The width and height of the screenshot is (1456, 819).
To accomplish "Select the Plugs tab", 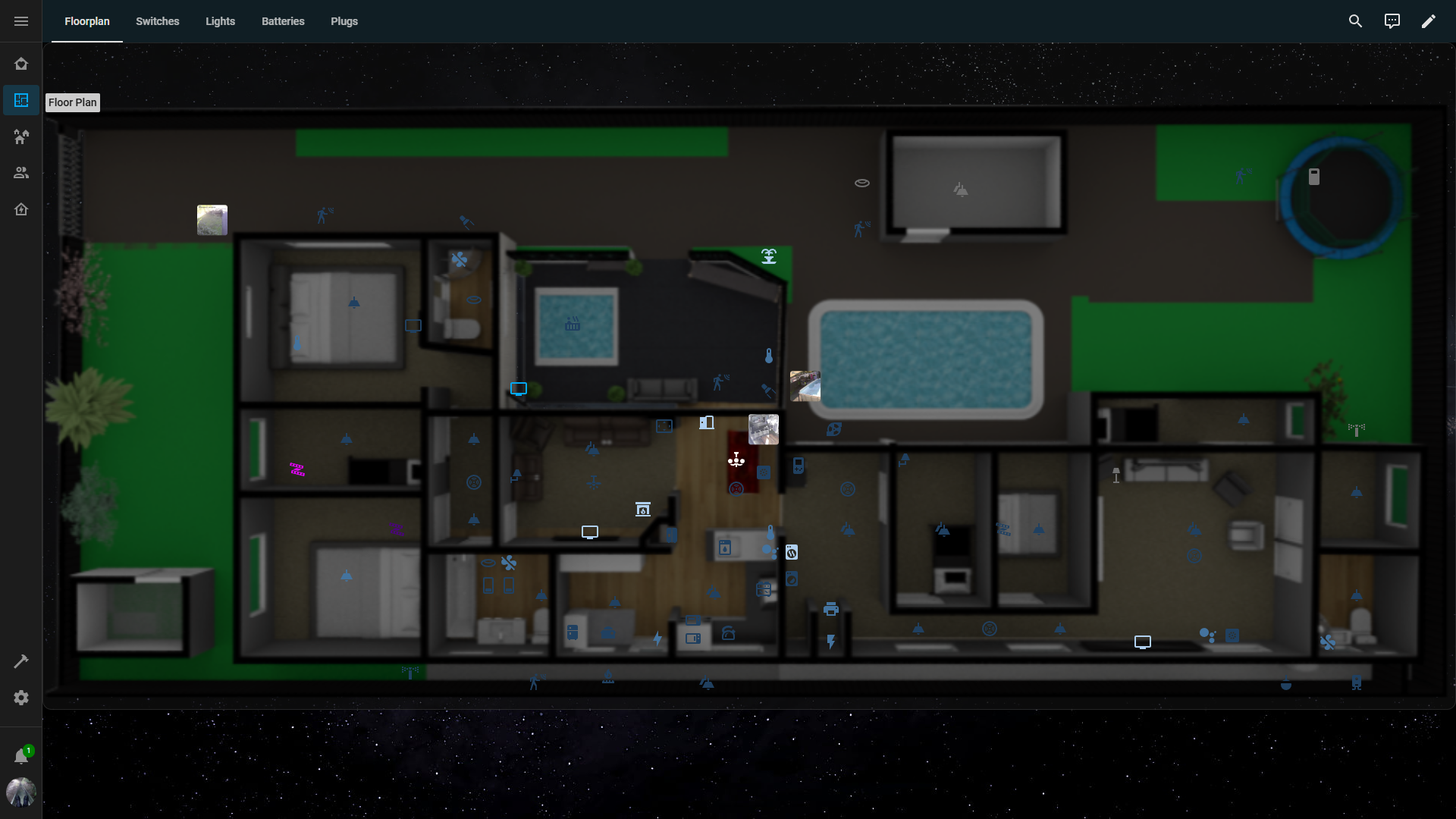I will (x=344, y=21).
